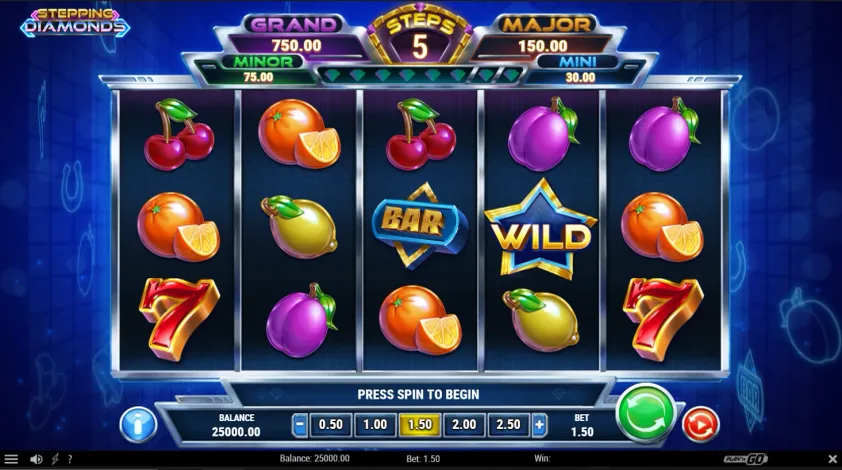Decrease the bet with the minus button
Viewport: 842px width, 470px height.
300,425
